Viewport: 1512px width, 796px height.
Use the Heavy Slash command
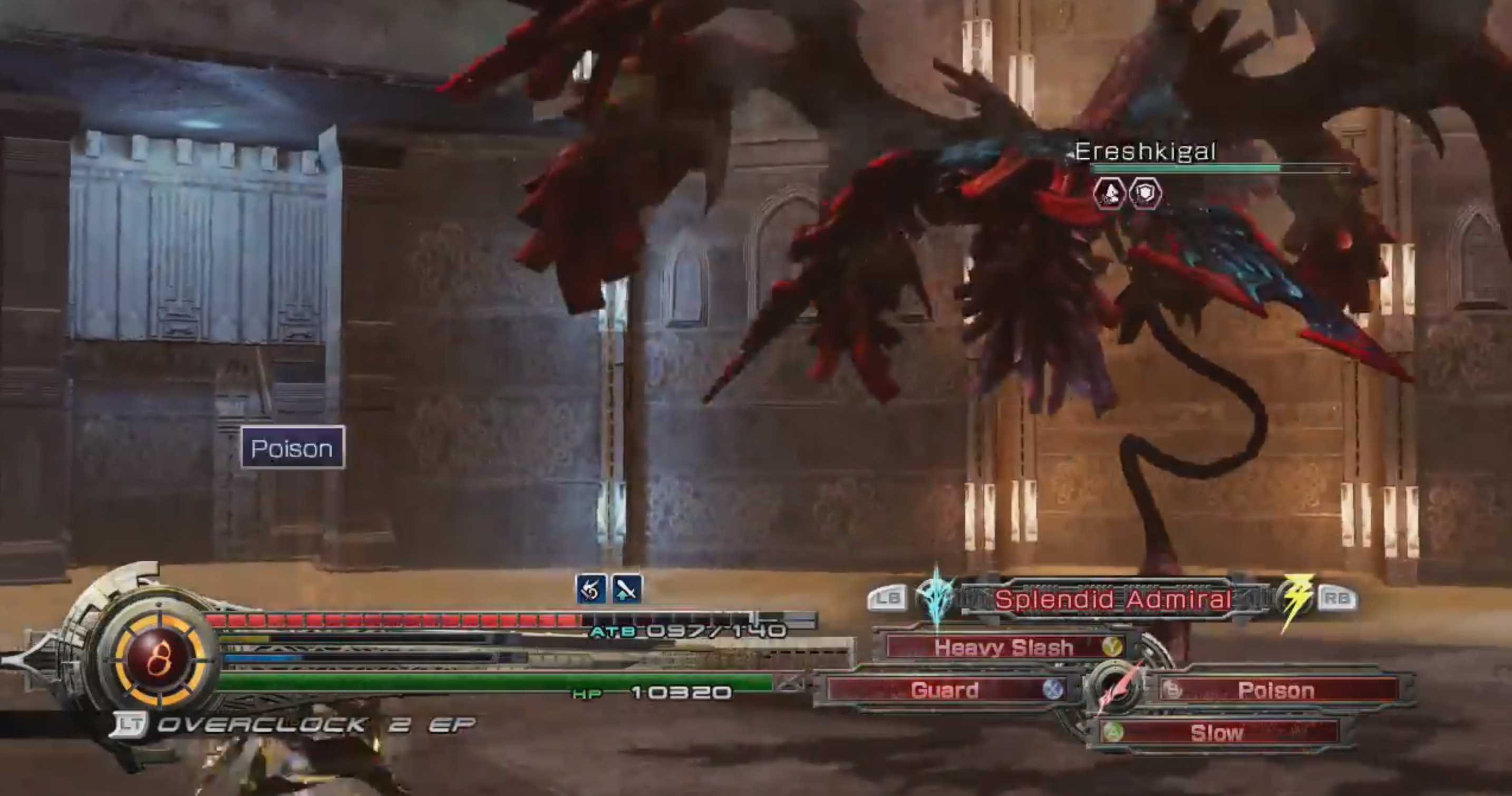[1004, 647]
